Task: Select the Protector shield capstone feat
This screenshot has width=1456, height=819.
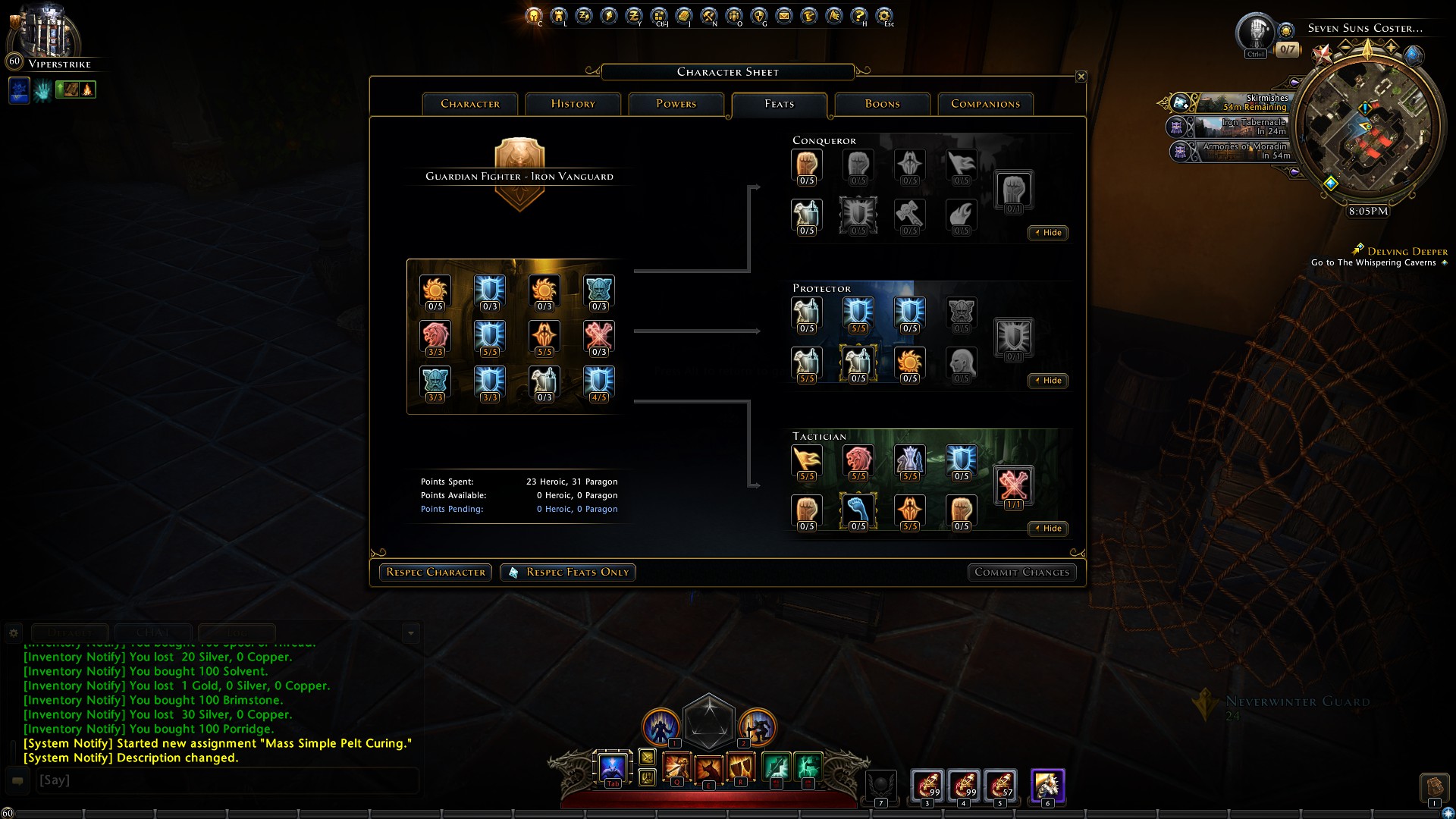Action: tap(1013, 338)
